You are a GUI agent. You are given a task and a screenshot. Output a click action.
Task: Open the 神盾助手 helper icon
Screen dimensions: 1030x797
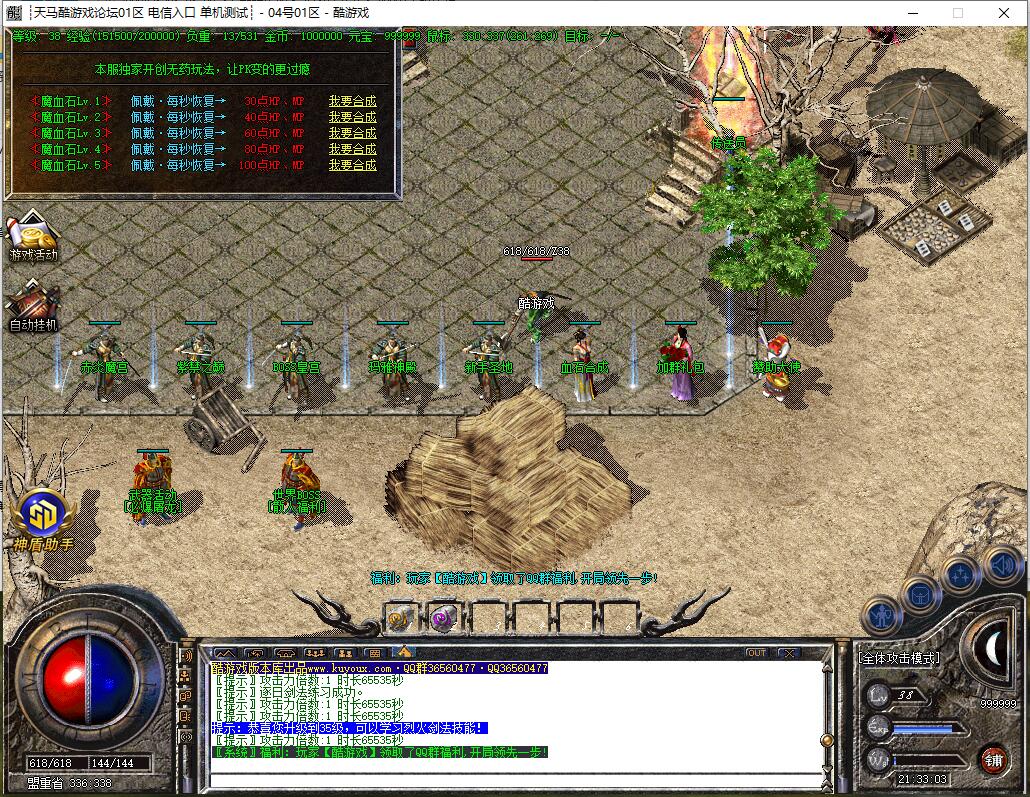43,519
